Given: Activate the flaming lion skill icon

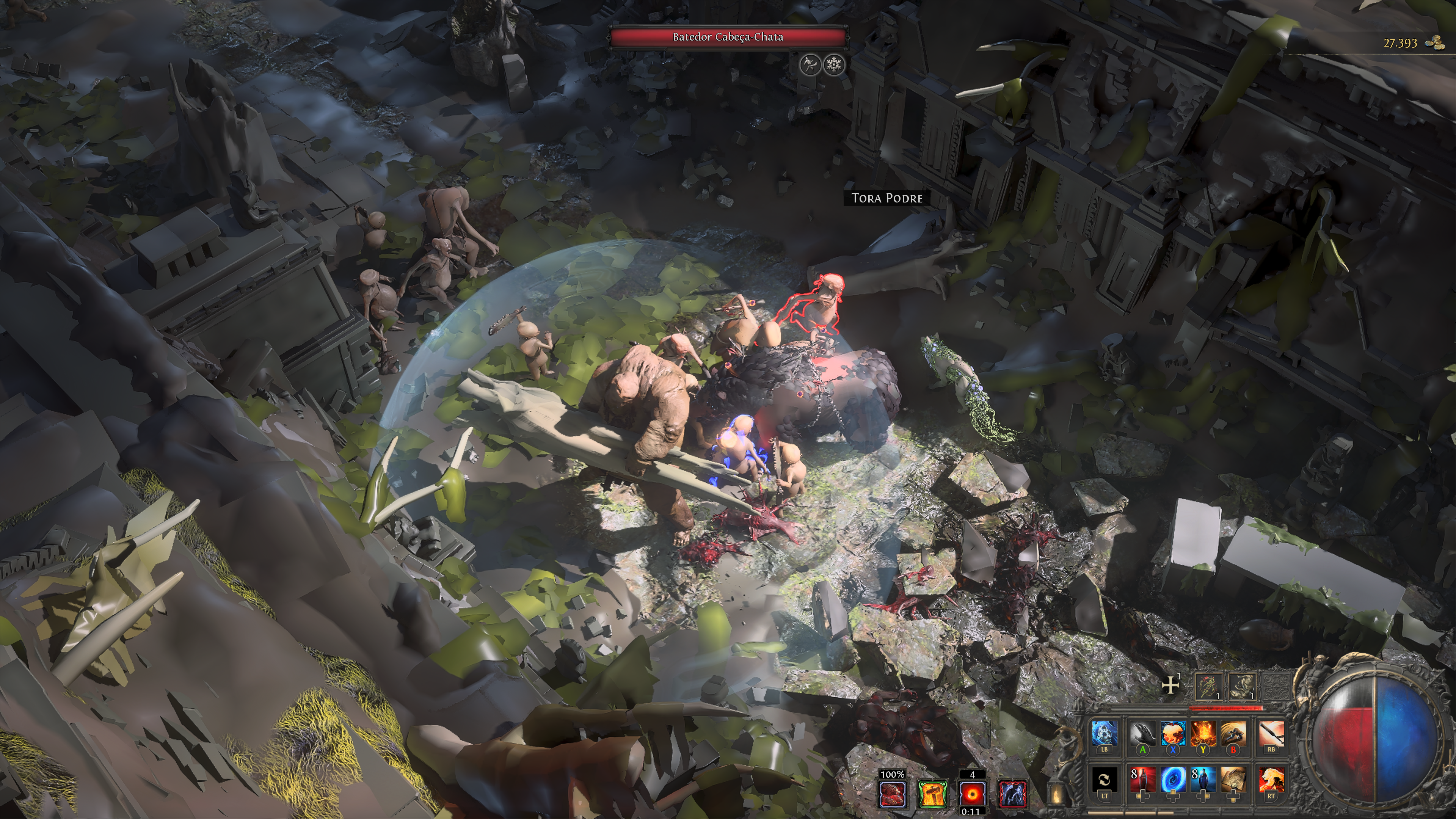Looking at the screenshot, I should pyautogui.click(x=1271, y=780).
